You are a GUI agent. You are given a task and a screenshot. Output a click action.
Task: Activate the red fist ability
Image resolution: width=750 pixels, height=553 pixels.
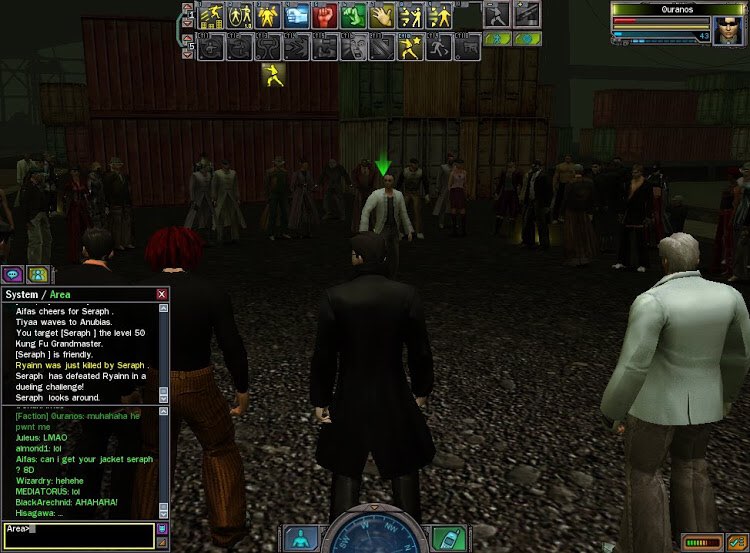point(325,16)
